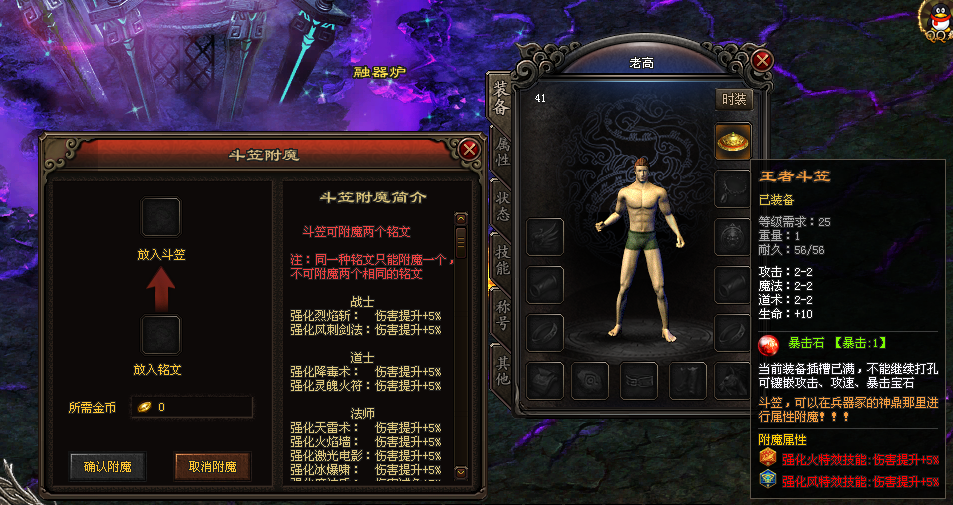The height and width of the screenshot is (505, 953).
Task: Show the 技能 skills tab
Action: 502,259
